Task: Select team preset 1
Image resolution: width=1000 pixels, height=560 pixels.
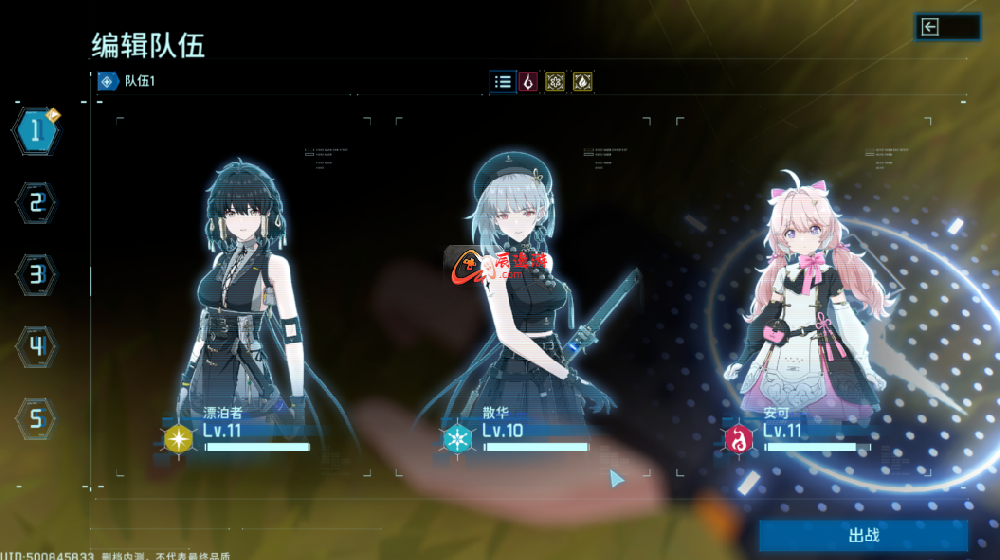Action: click(x=36, y=129)
